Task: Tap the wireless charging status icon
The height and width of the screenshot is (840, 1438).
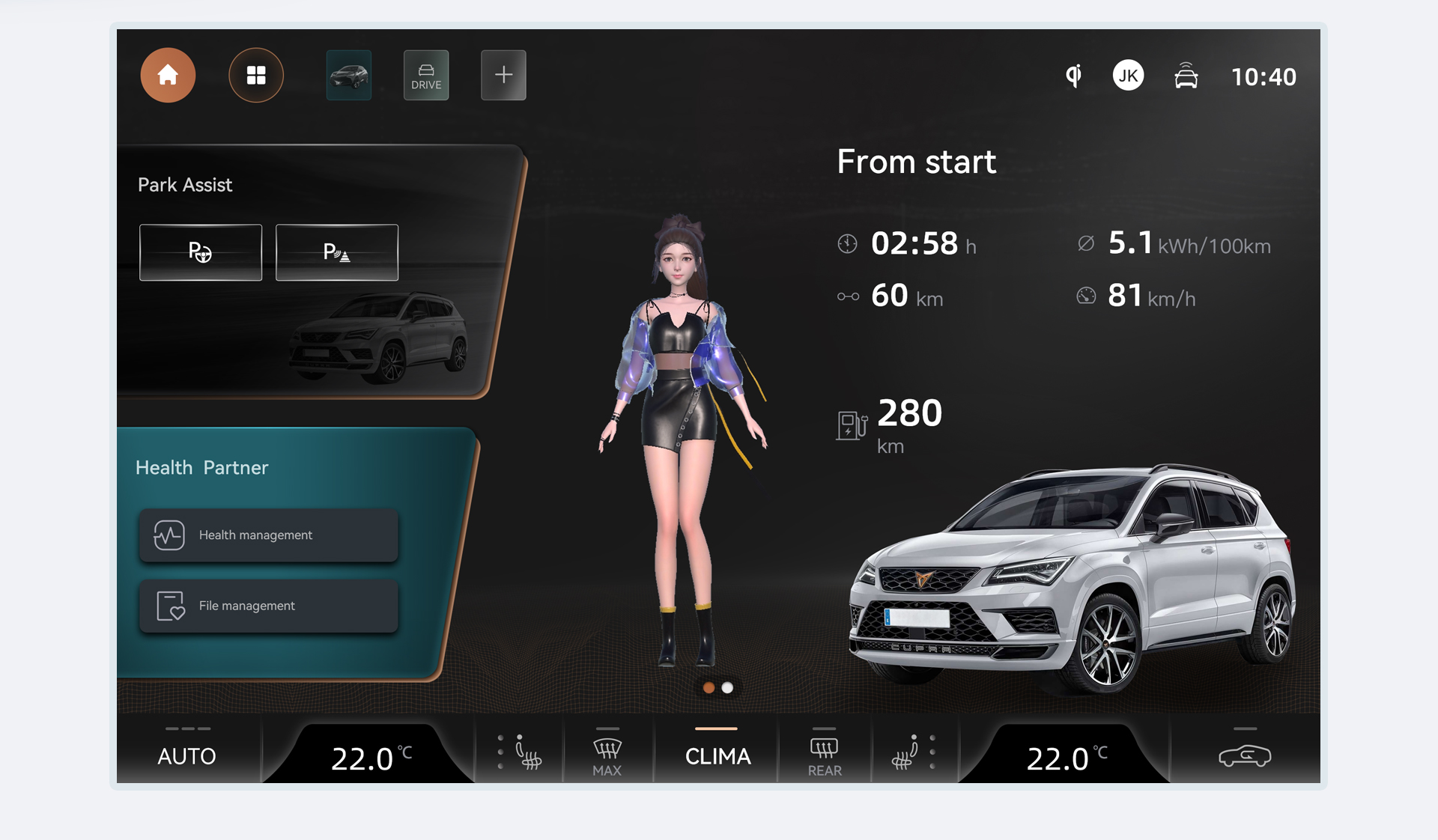Action: [x=1074, y=76]
